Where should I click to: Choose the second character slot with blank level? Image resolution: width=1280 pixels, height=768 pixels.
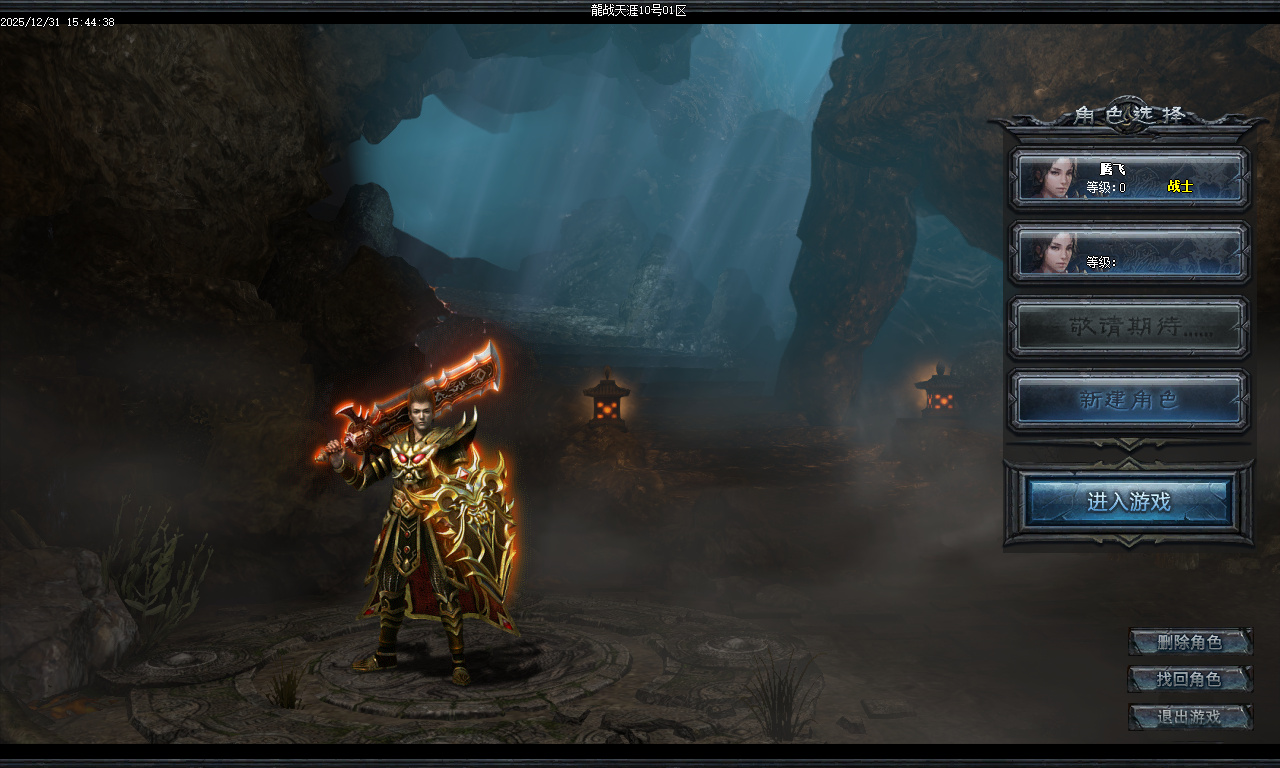coord(1129,252)
